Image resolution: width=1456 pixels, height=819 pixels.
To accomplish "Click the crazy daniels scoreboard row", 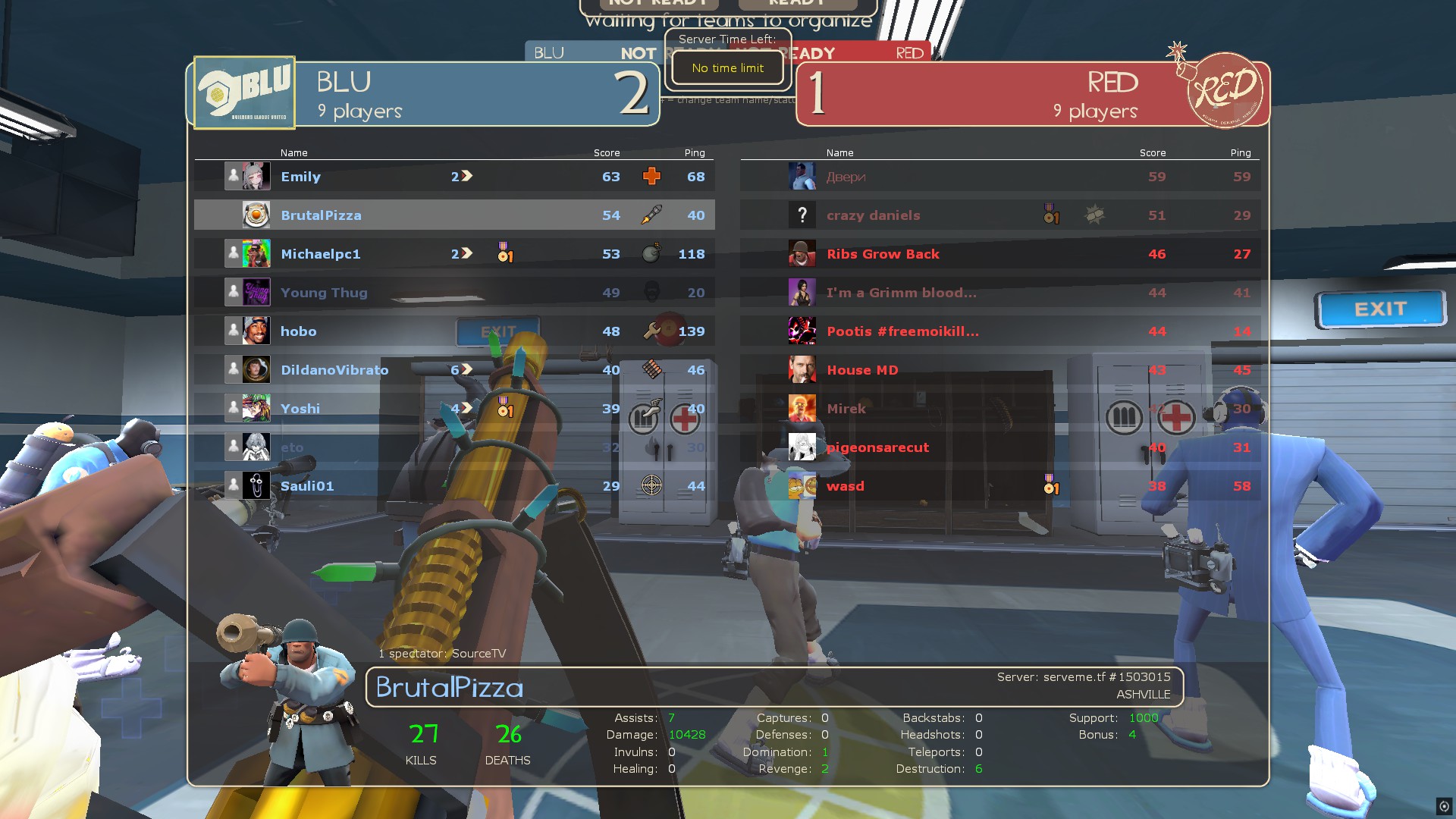I will [873, 215].
